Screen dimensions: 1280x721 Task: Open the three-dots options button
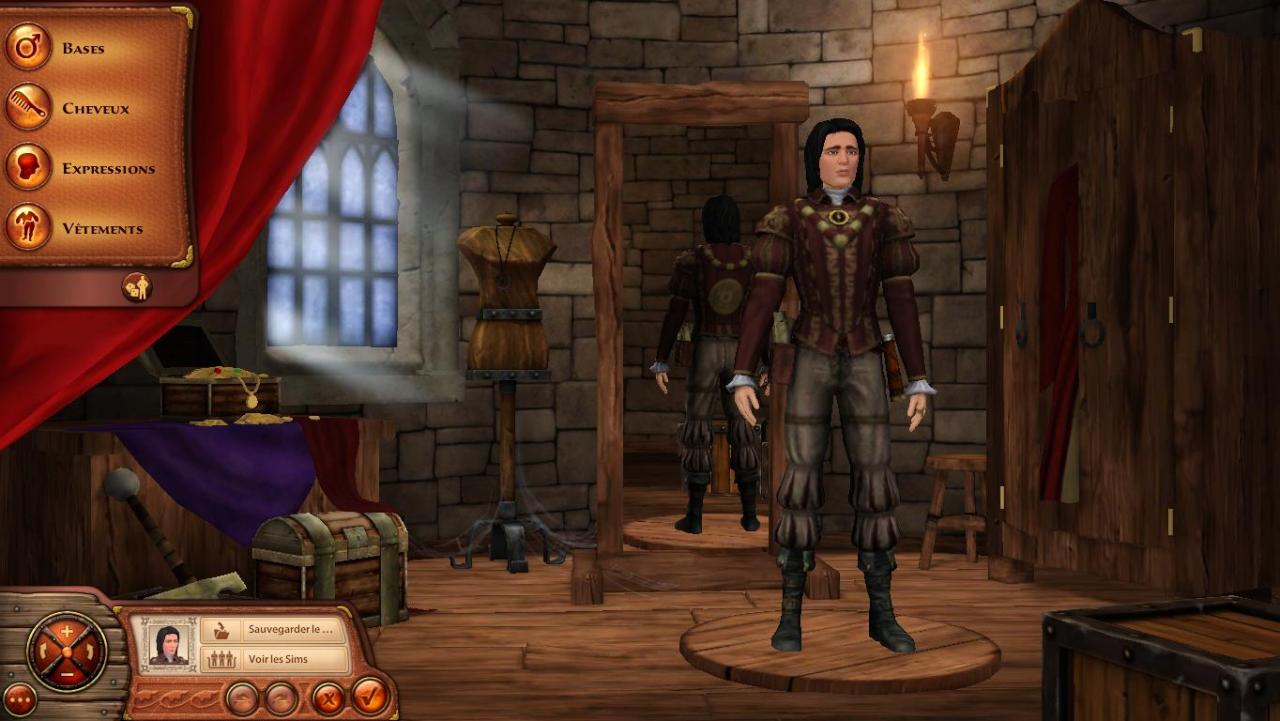click(x=19, y=699)
